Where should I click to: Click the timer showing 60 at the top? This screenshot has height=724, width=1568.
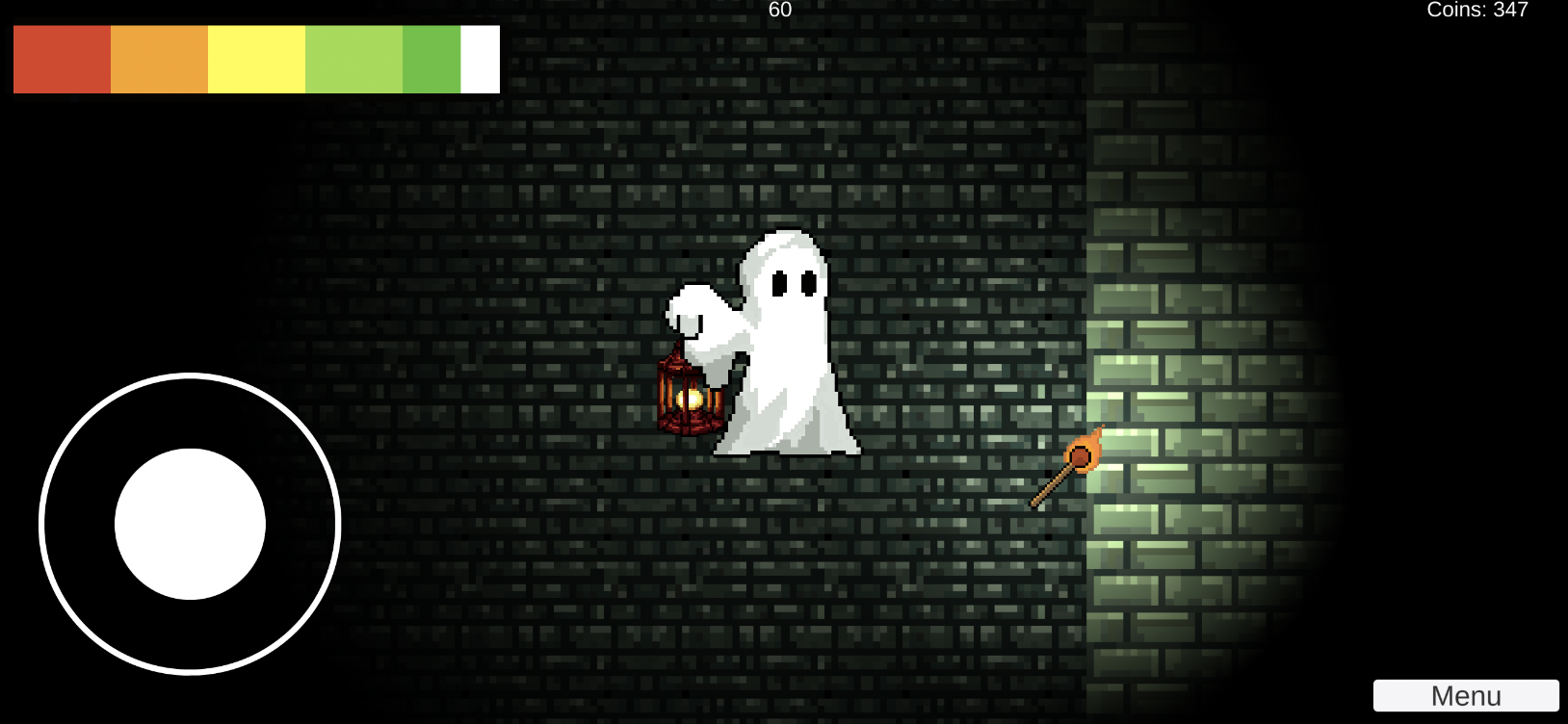coord(778,11)
